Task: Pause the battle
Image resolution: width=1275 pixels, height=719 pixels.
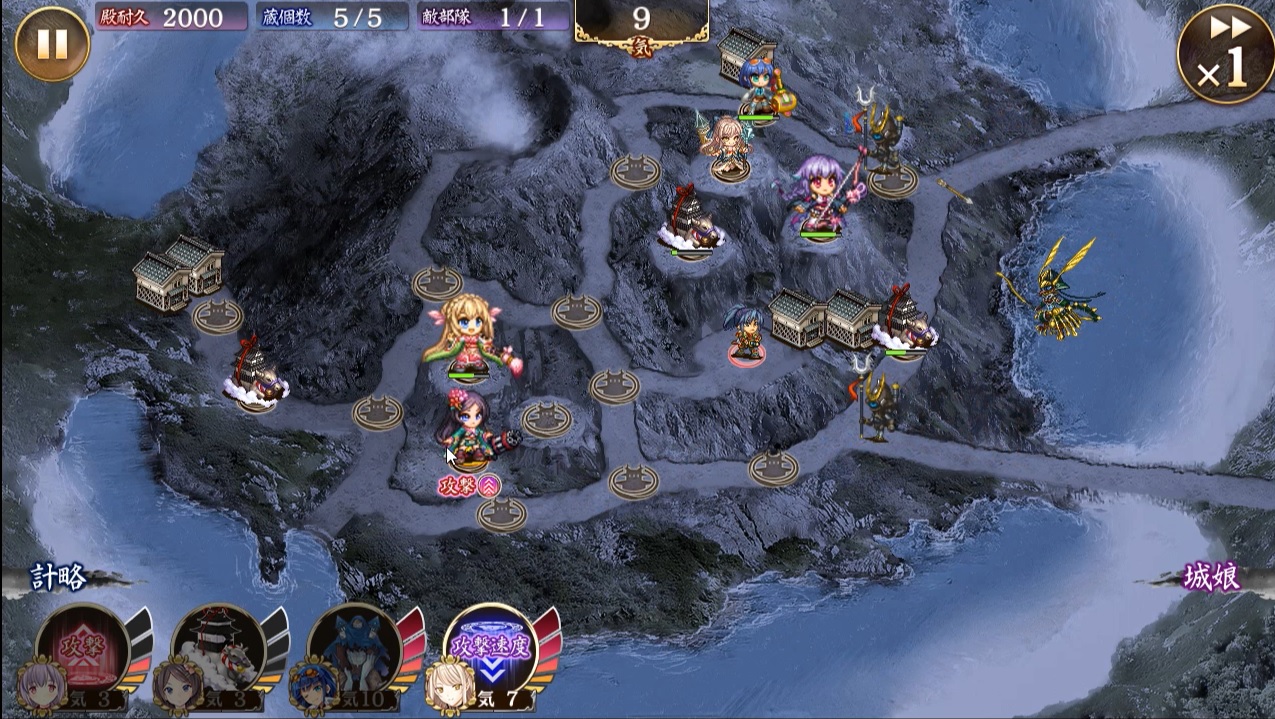Action: tap(52, 45)
